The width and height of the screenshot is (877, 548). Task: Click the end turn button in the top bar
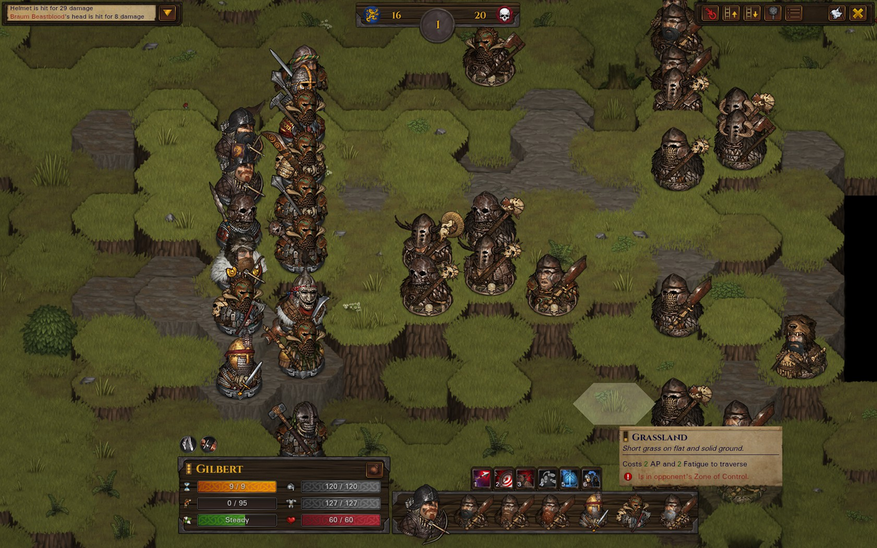point(710,14)
